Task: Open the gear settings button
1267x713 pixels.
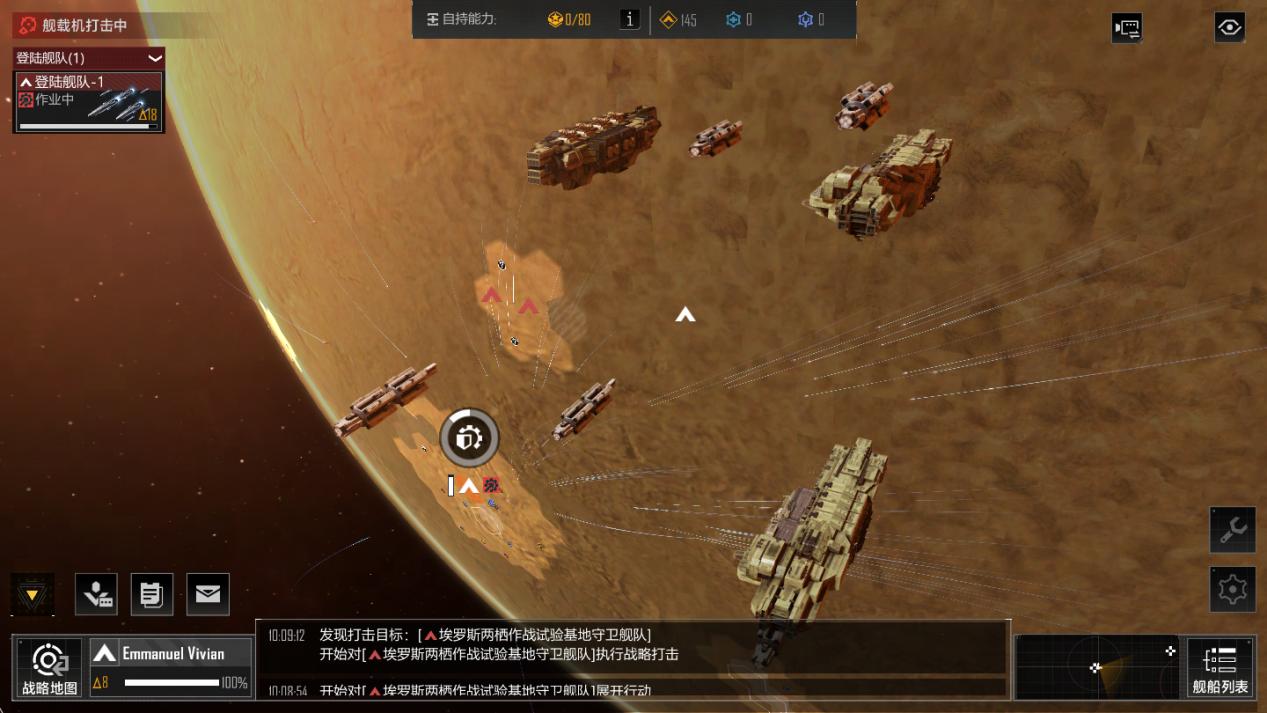Action: (1232, 589)
